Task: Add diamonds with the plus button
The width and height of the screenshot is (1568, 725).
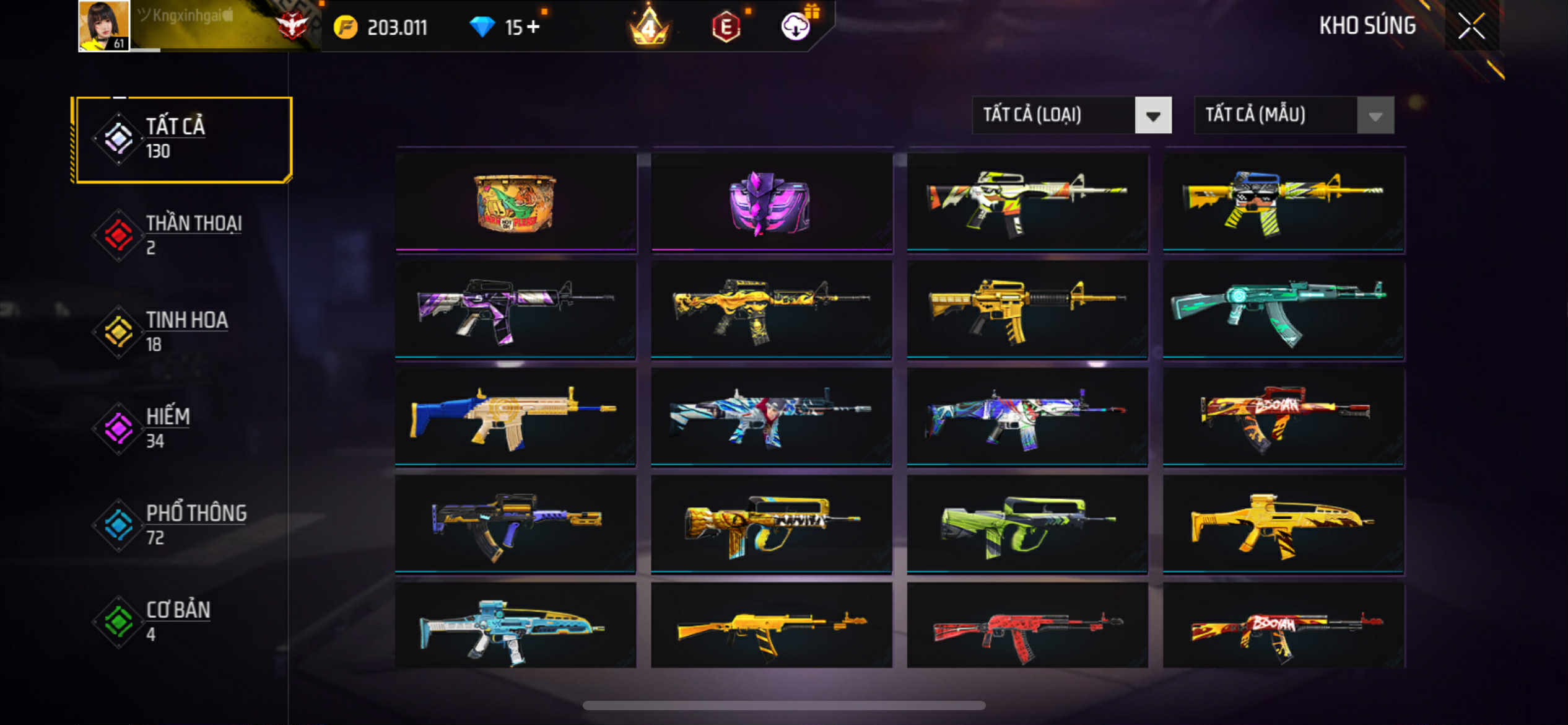Action: point(533,27)
